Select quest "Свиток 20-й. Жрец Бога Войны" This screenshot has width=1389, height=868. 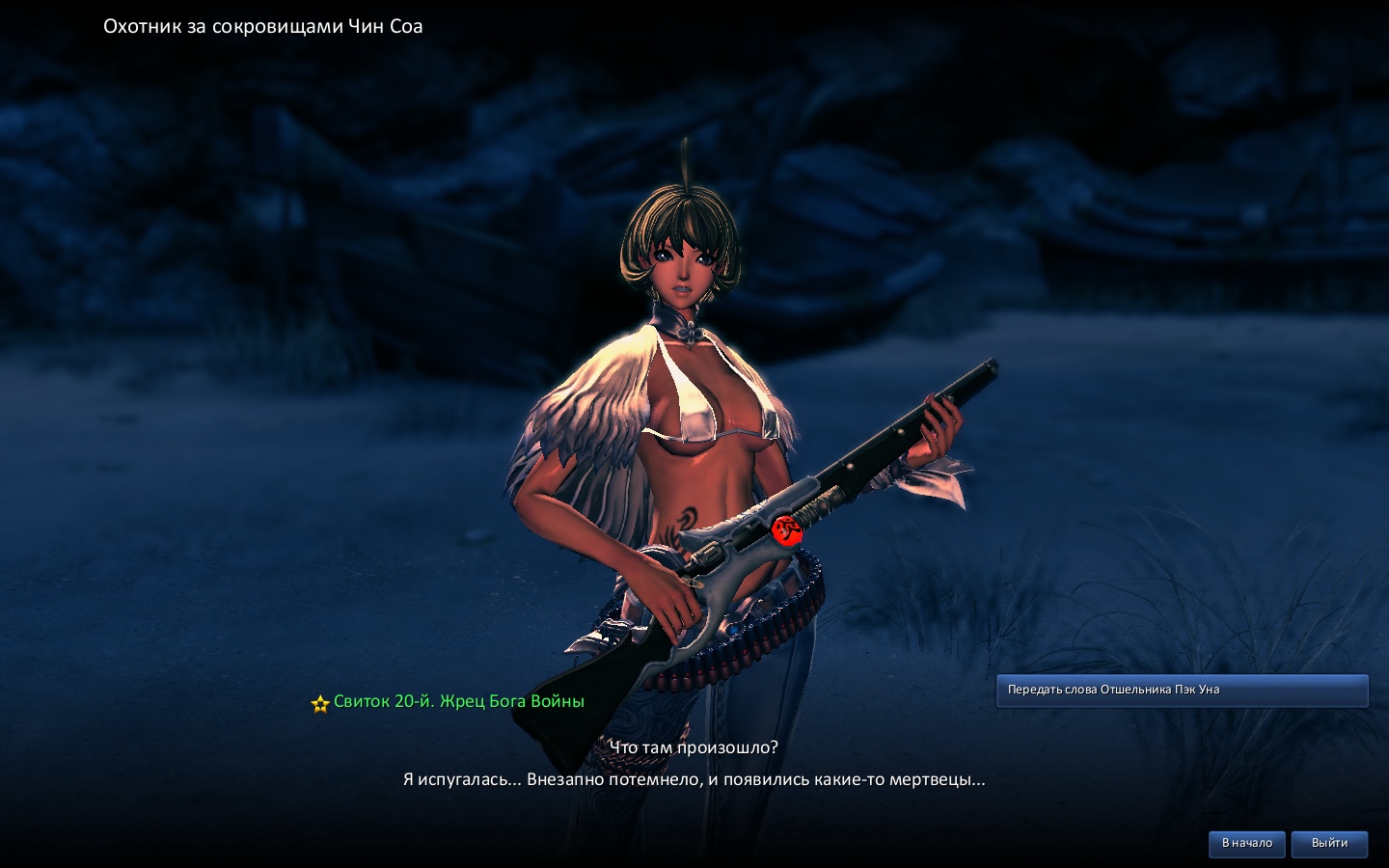[x=458, y=702]
